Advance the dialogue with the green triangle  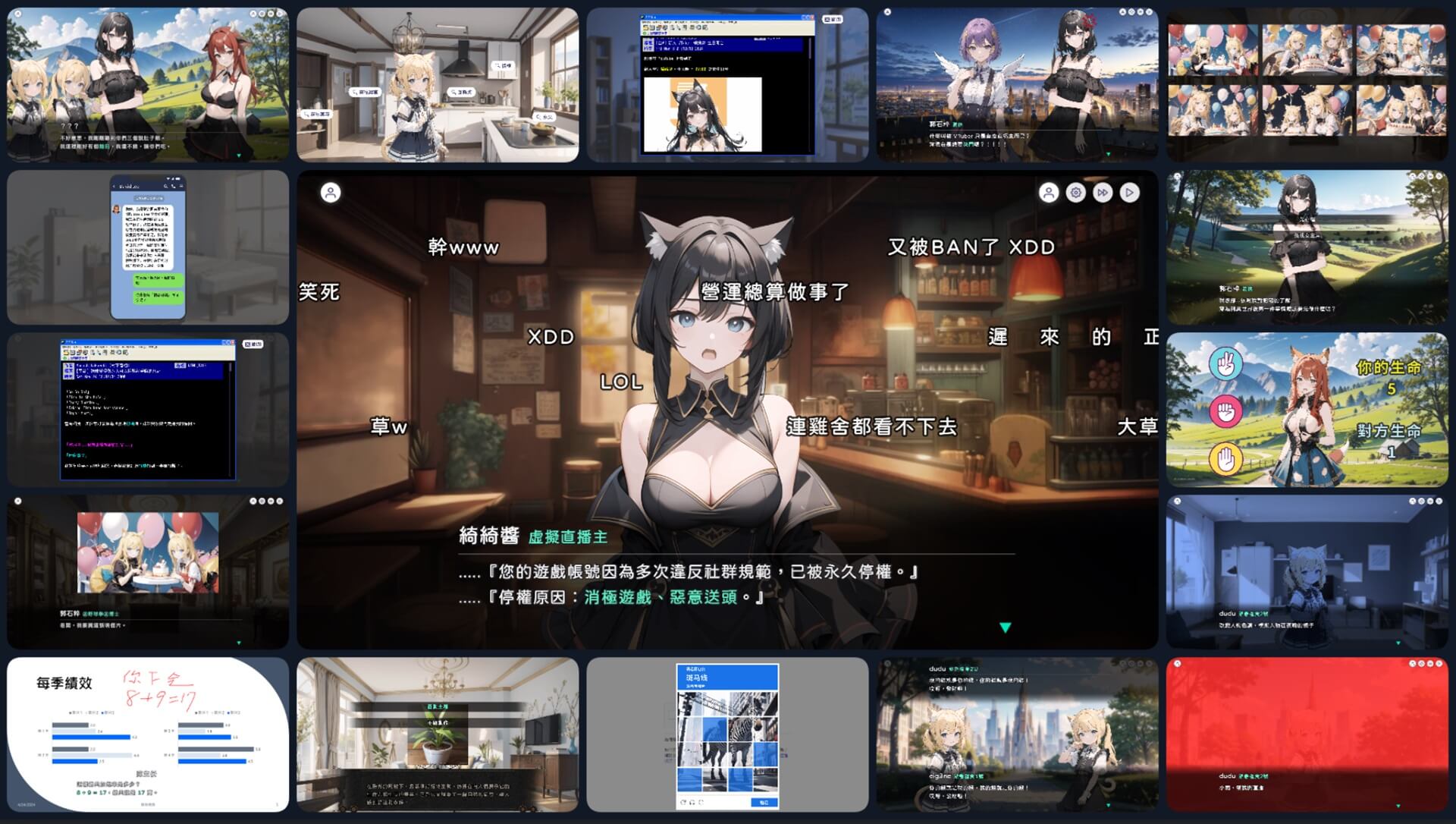1006,625
